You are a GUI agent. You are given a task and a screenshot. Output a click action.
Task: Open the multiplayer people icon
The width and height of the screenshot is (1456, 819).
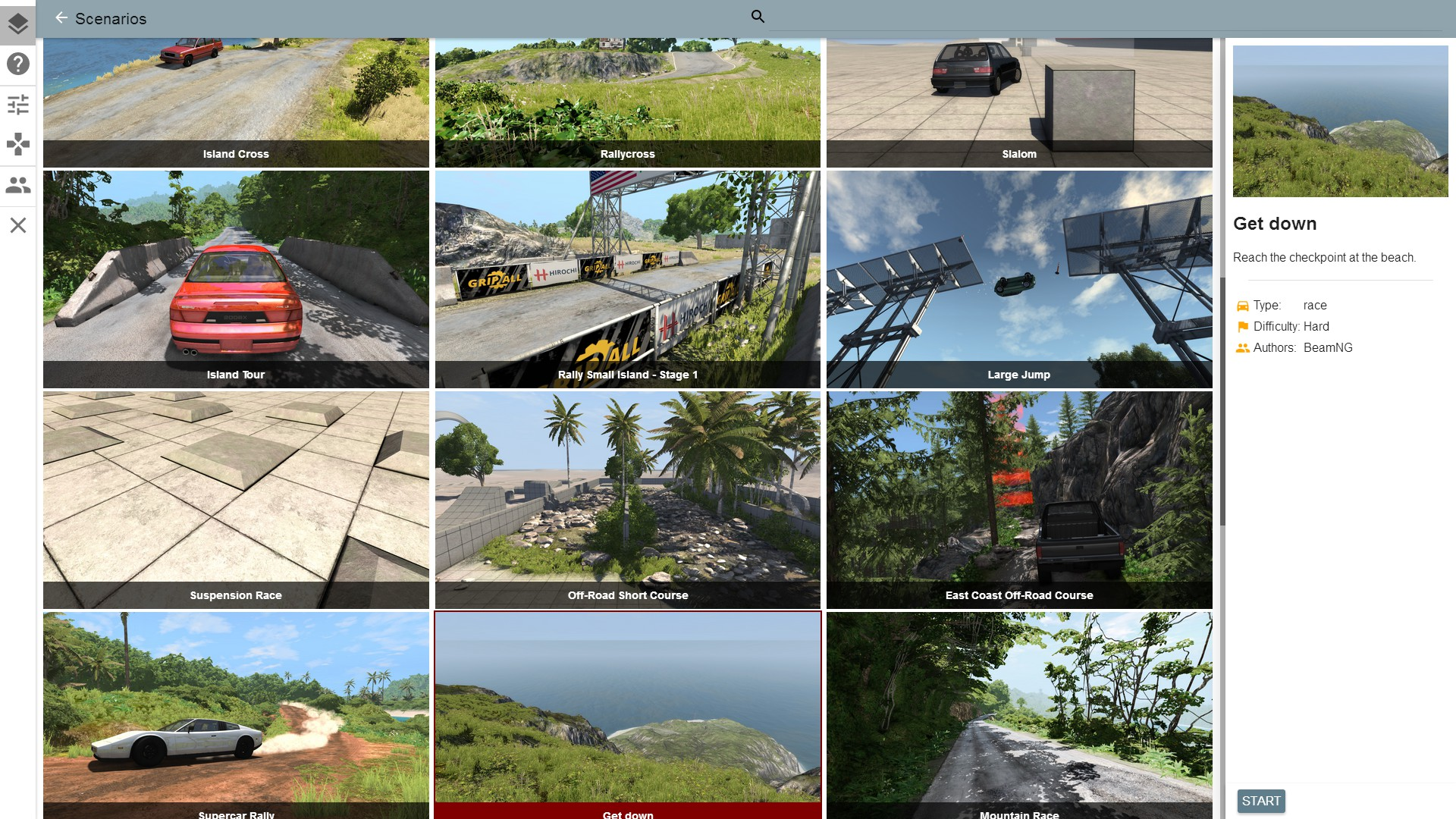18,185
